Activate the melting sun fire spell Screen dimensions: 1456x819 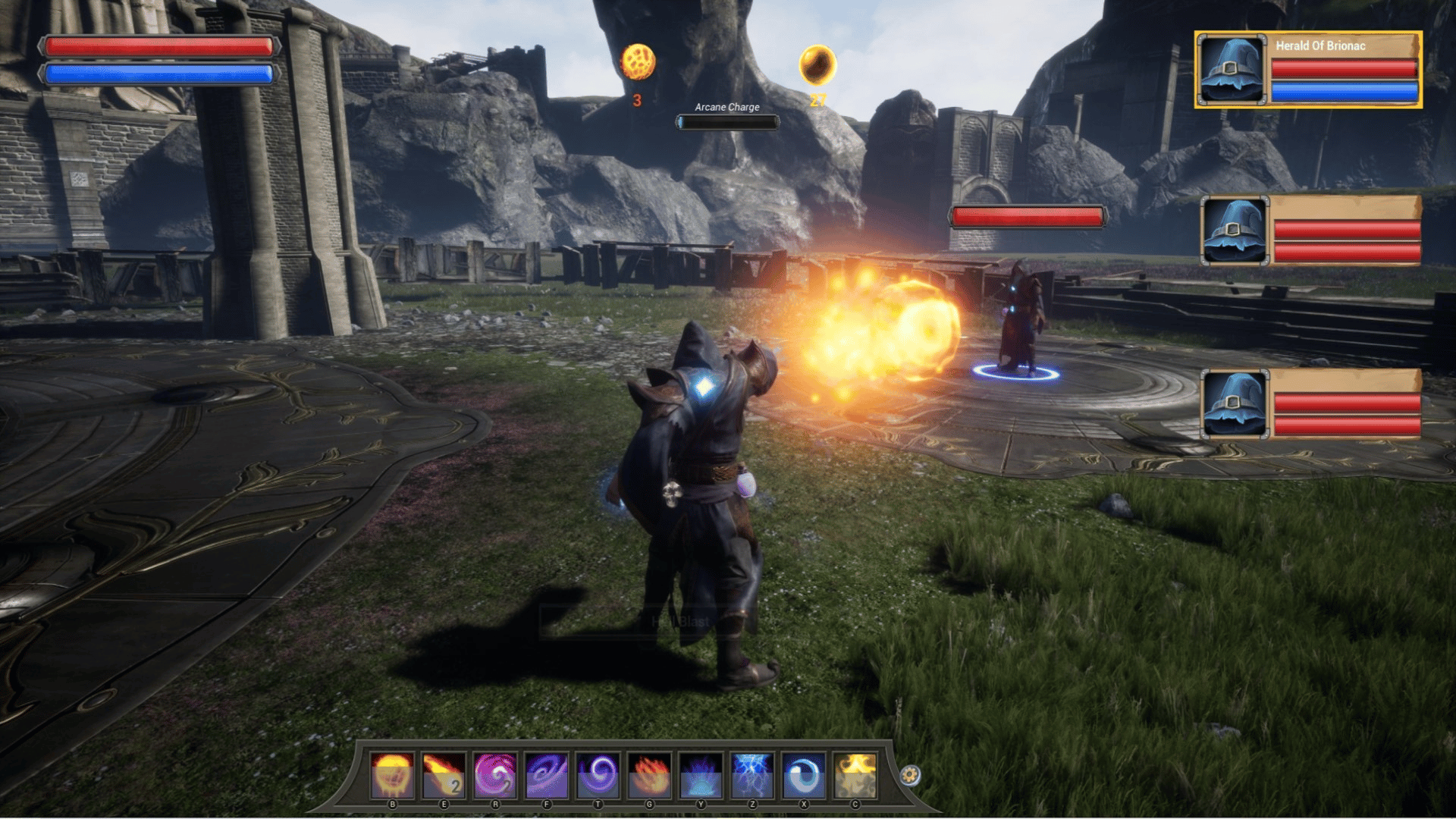point(392,775)
